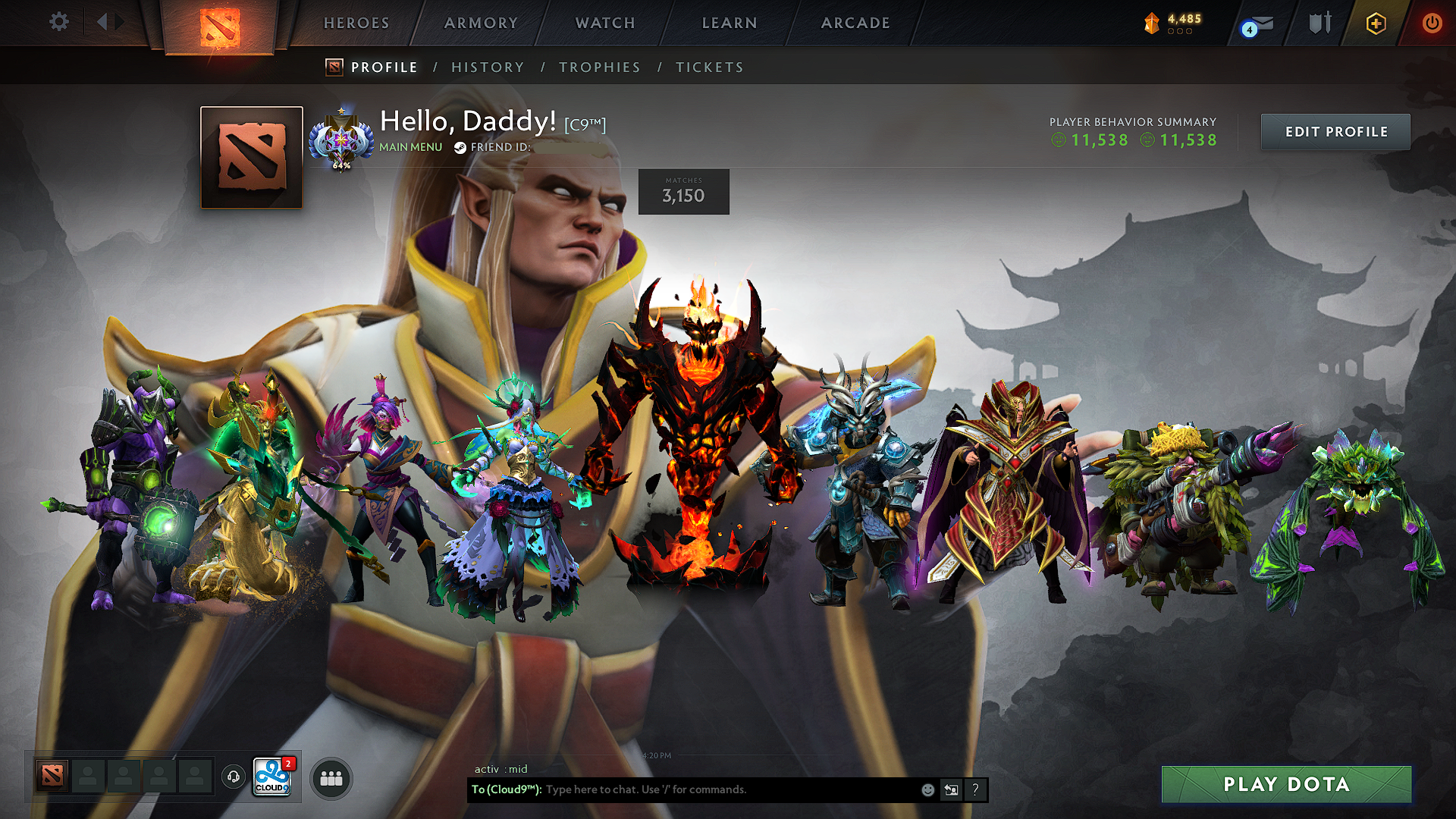Open Dota Plus with the gold hexagon icon
Viewport: 1456px width, 819px height.
point(1375,23)
